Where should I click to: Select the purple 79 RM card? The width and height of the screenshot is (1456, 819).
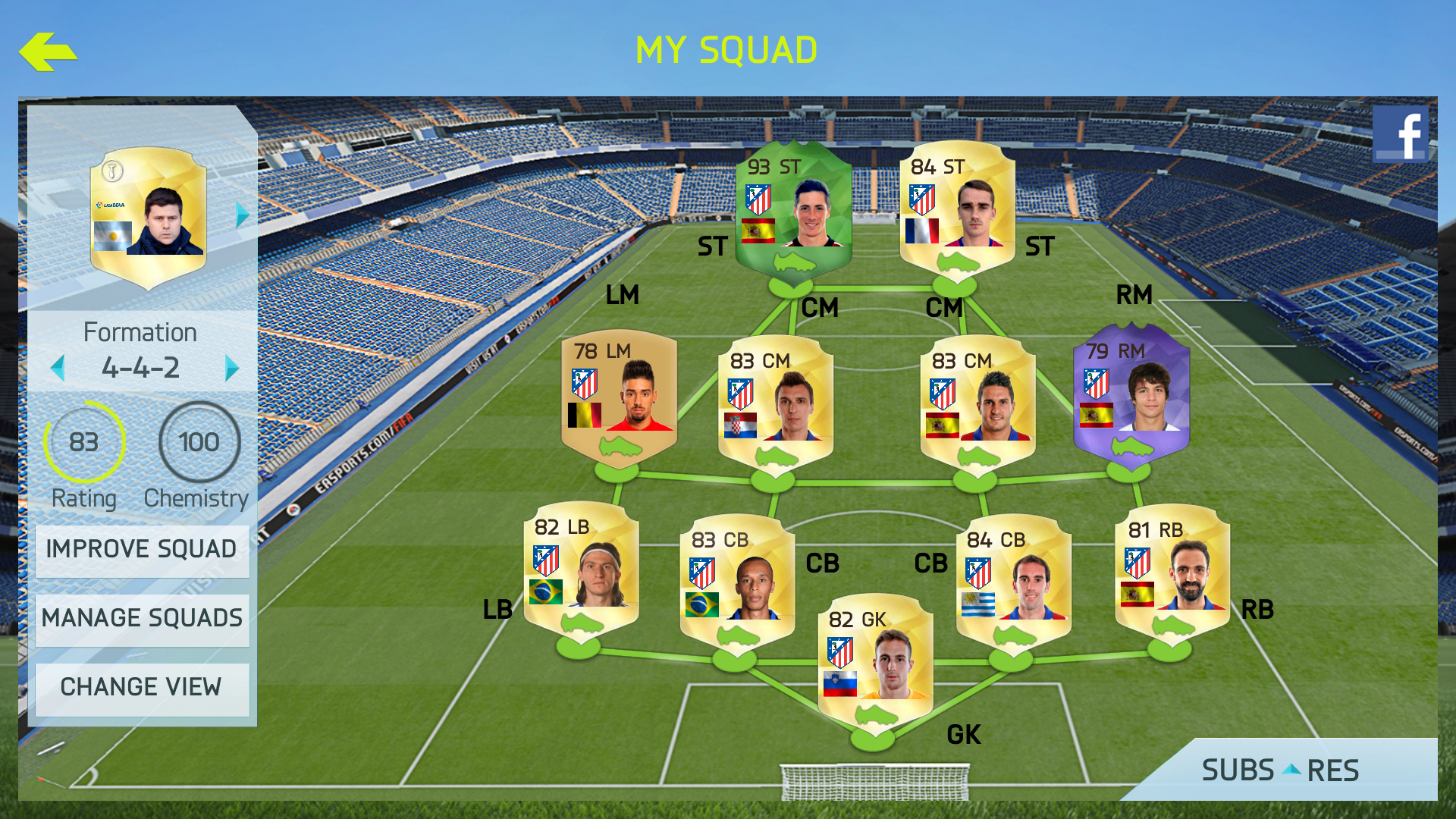tap(1131, 393)
